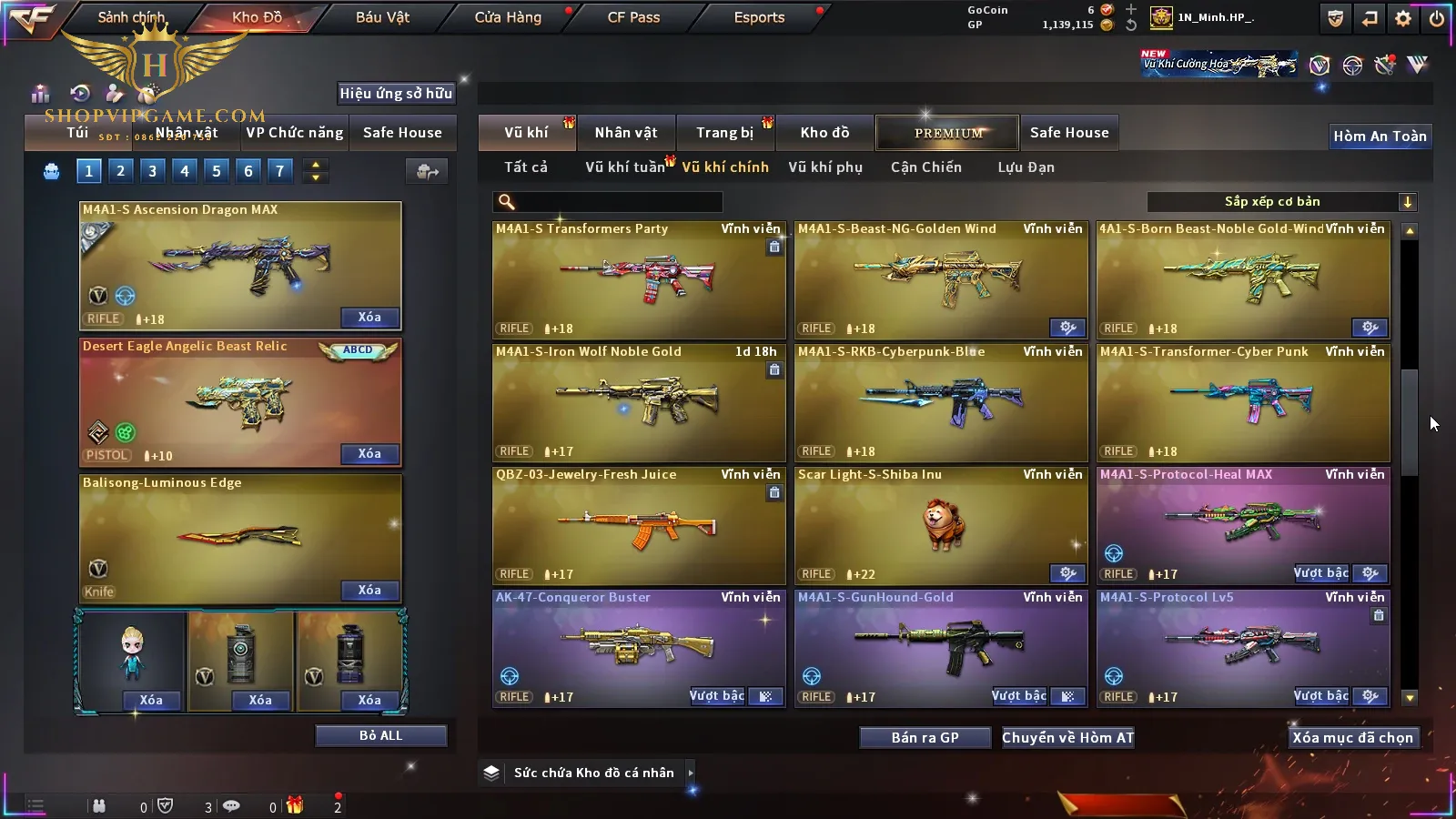Image resolution: width=1456 pixels, height=819 pixels.
Task: Open the Hòm An Toàn button
Action: (x=1380, y=136)
